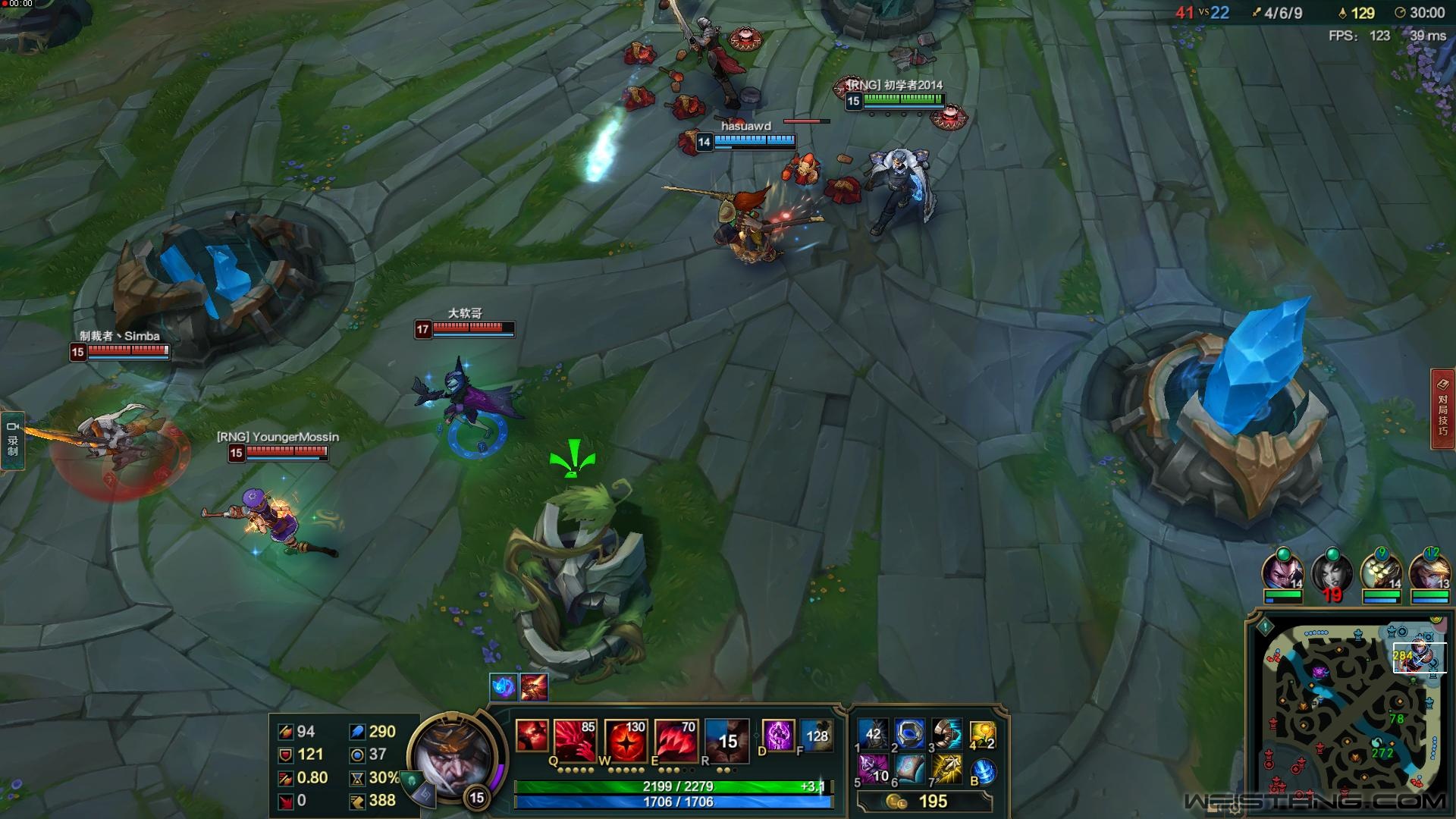Viewport: 1456px width, 819px height.
Task: Open the 对局技巧 side tab
Action: (1442, 409)
